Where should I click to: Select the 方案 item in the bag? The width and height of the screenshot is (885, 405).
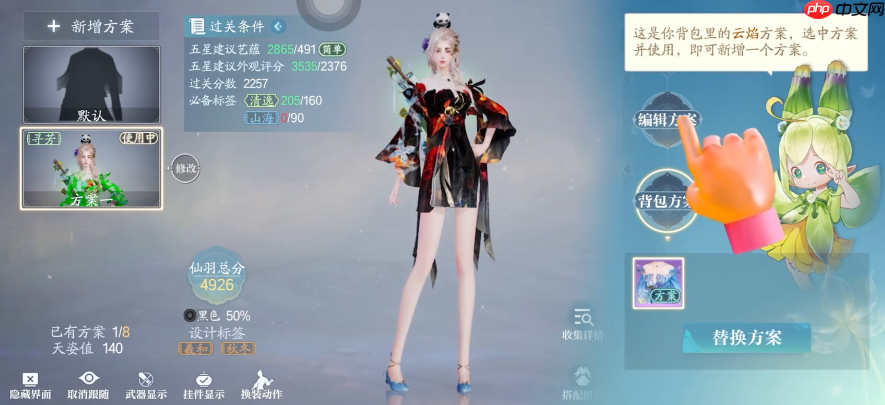tap(658, 283)
